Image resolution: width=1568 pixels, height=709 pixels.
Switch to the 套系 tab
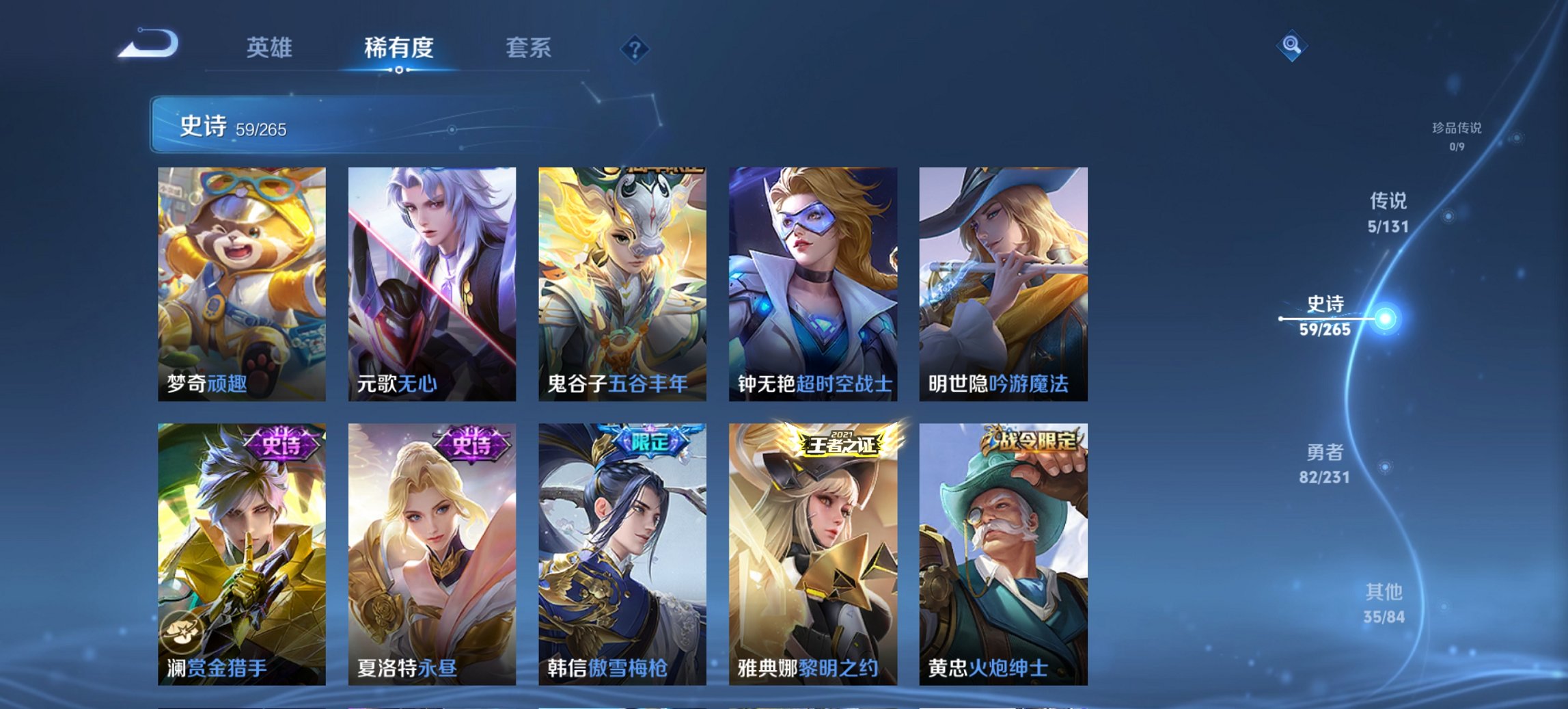529,48
